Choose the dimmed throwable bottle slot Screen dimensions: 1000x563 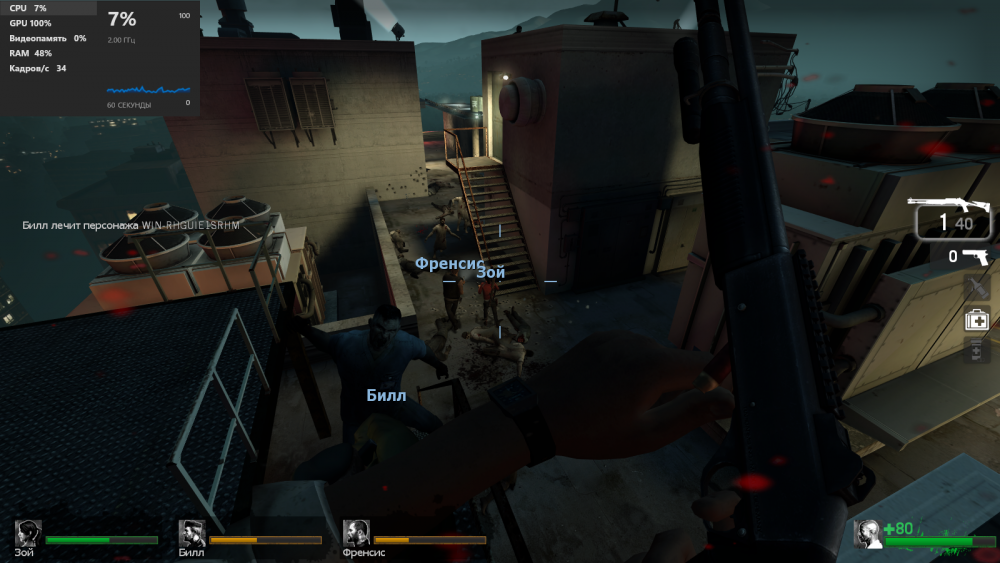tap(976, 288)
